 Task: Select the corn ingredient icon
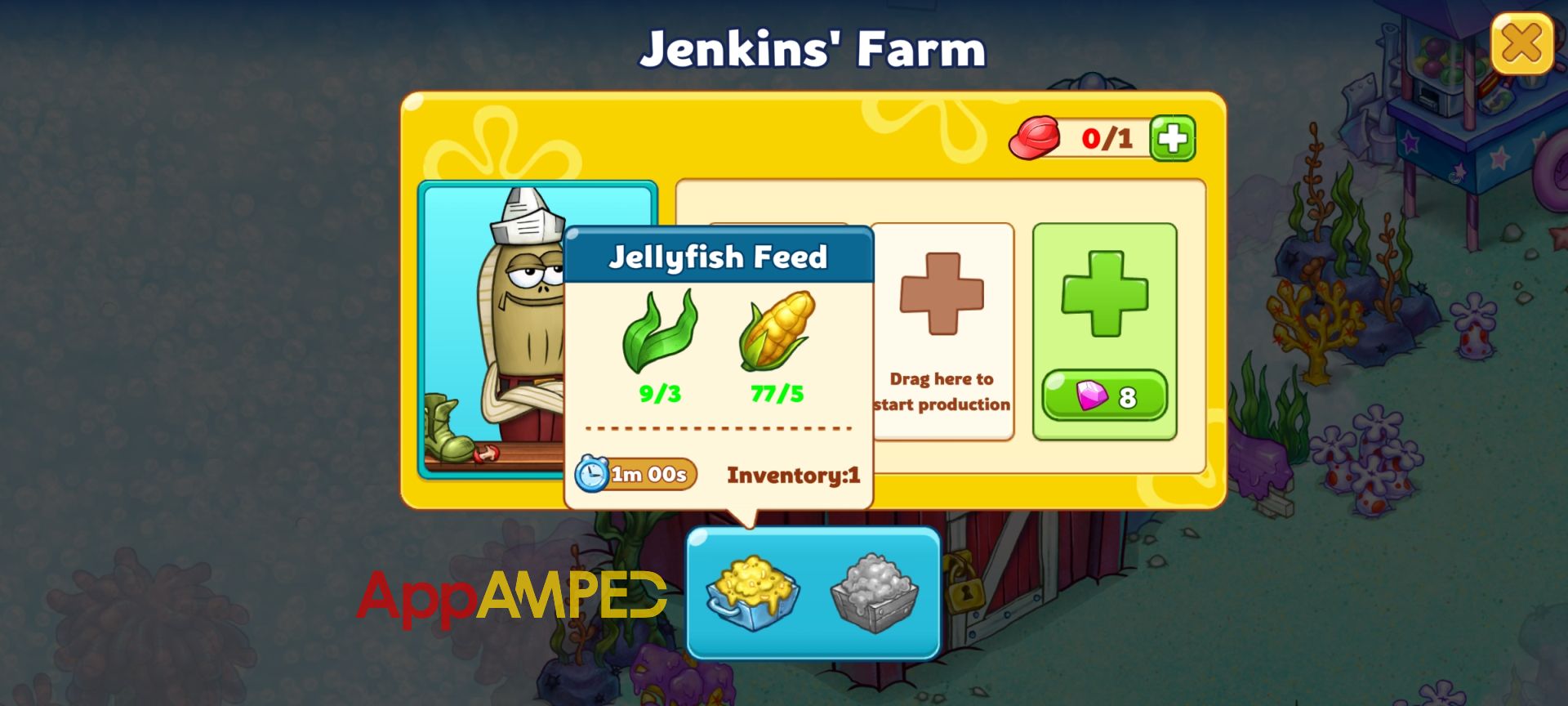(782, 335)
